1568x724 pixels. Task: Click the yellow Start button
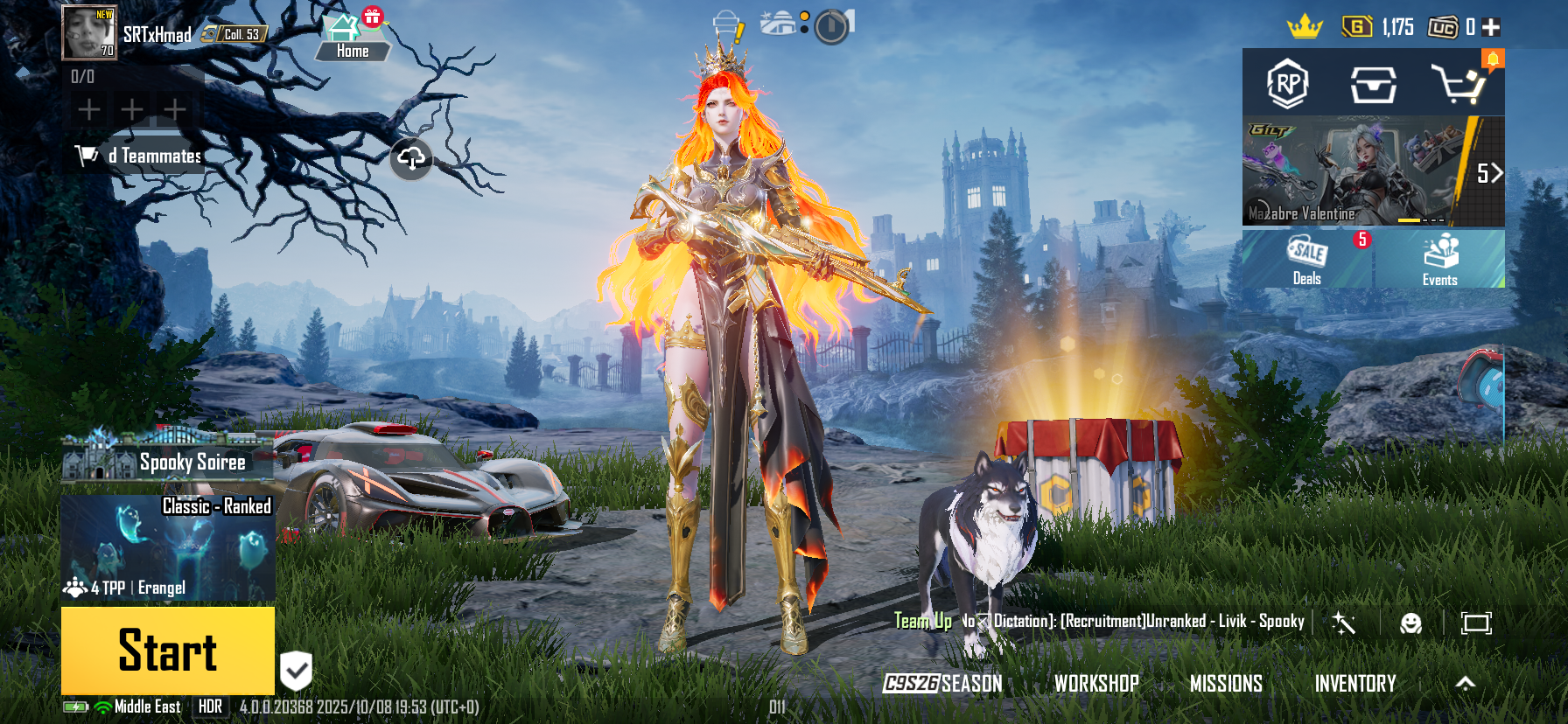[168, 651]
